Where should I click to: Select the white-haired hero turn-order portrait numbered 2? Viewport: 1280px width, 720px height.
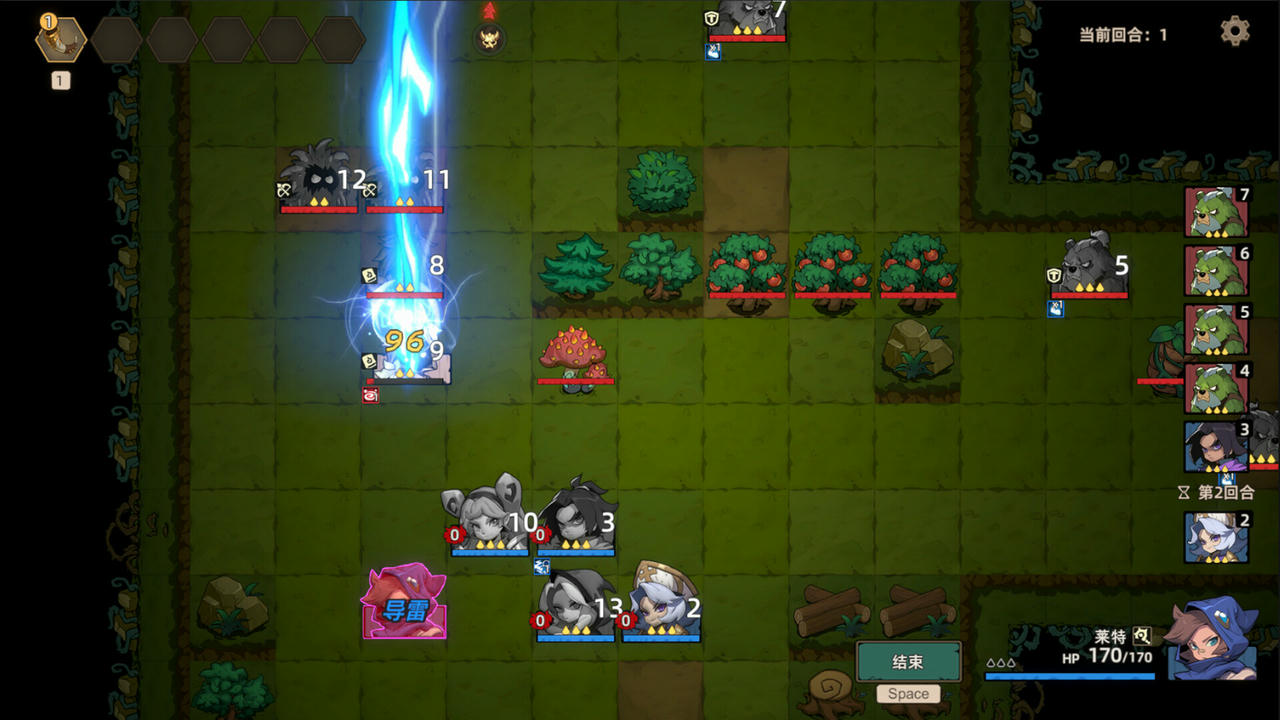coord(1216,538)
